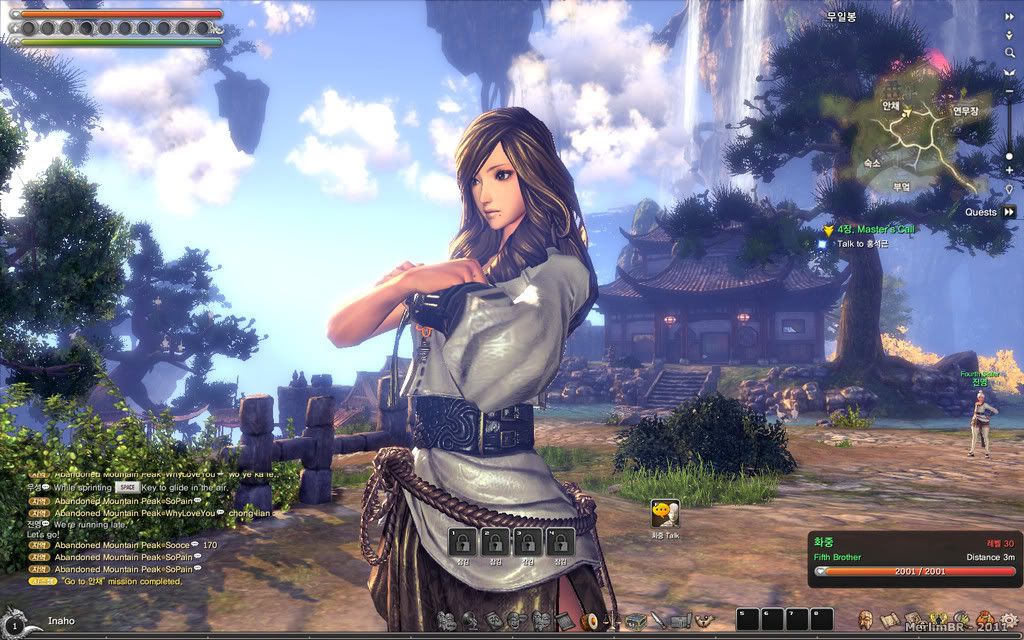The height and width of the screenshot is (640, 1024).
Task: Talk to NPC via speech bubble icon
Action: coord(665,514)
